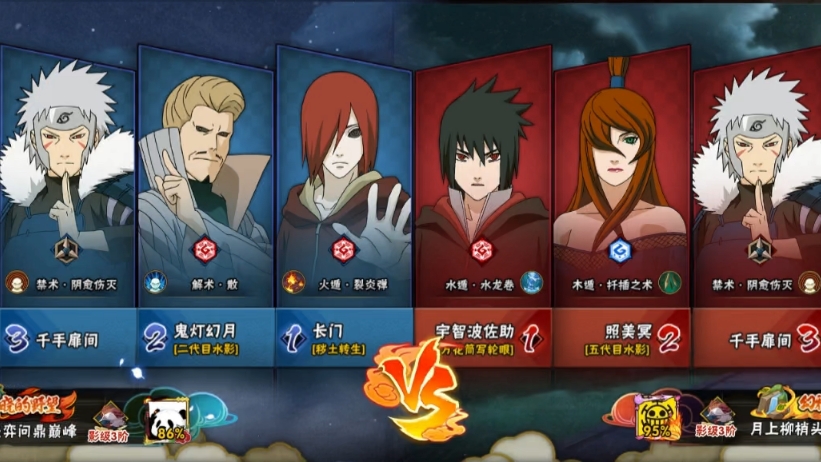The image size is (821, 462).
Task: Open the panda avatar player profile
Action: 166,420
